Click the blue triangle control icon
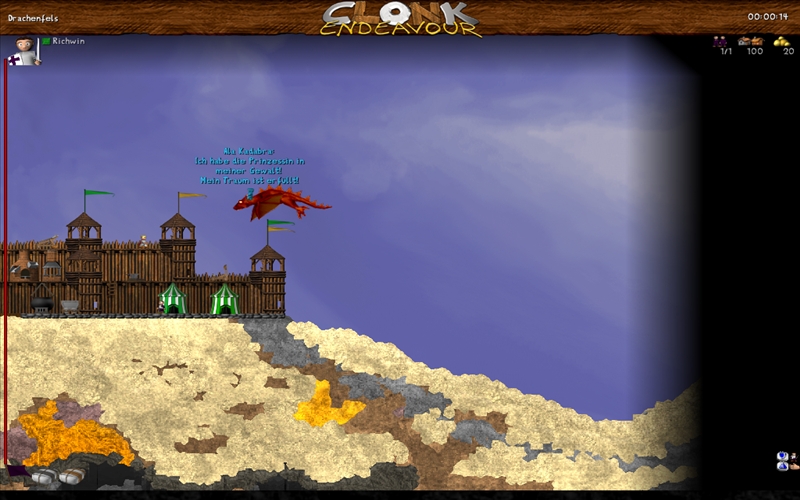 782,466
